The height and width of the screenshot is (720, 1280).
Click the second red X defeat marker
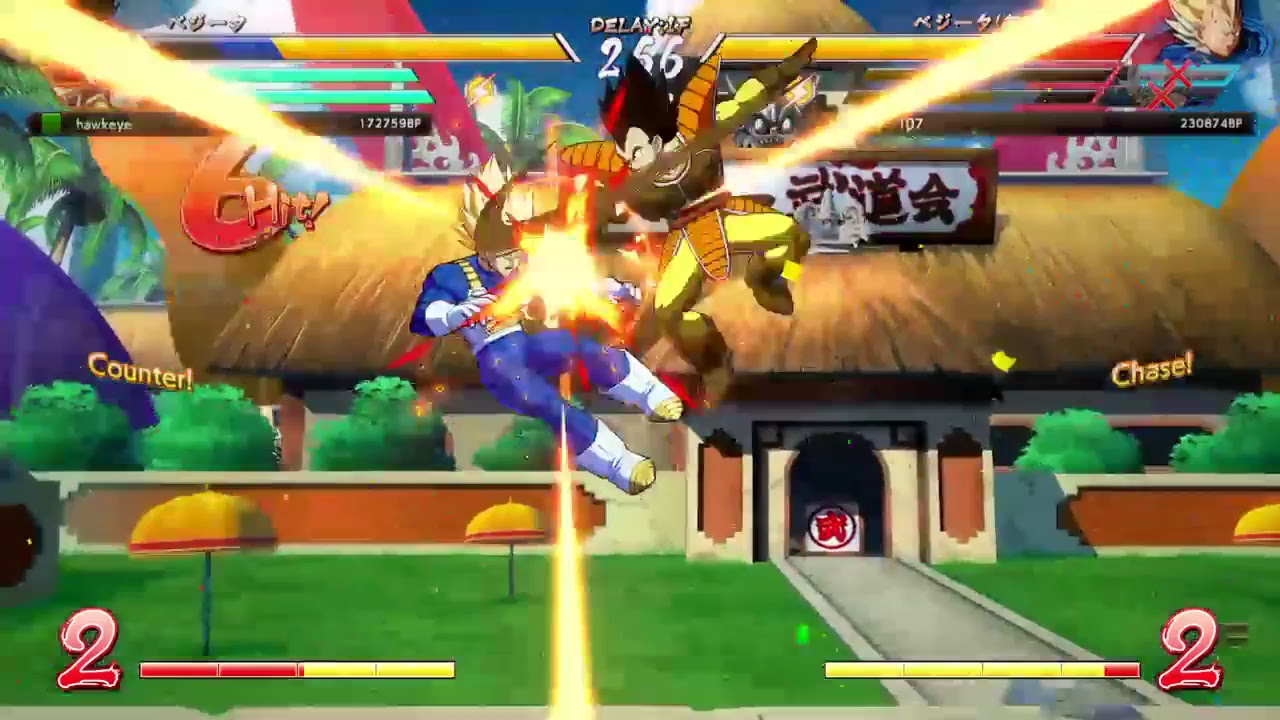tap(1161, 97)
